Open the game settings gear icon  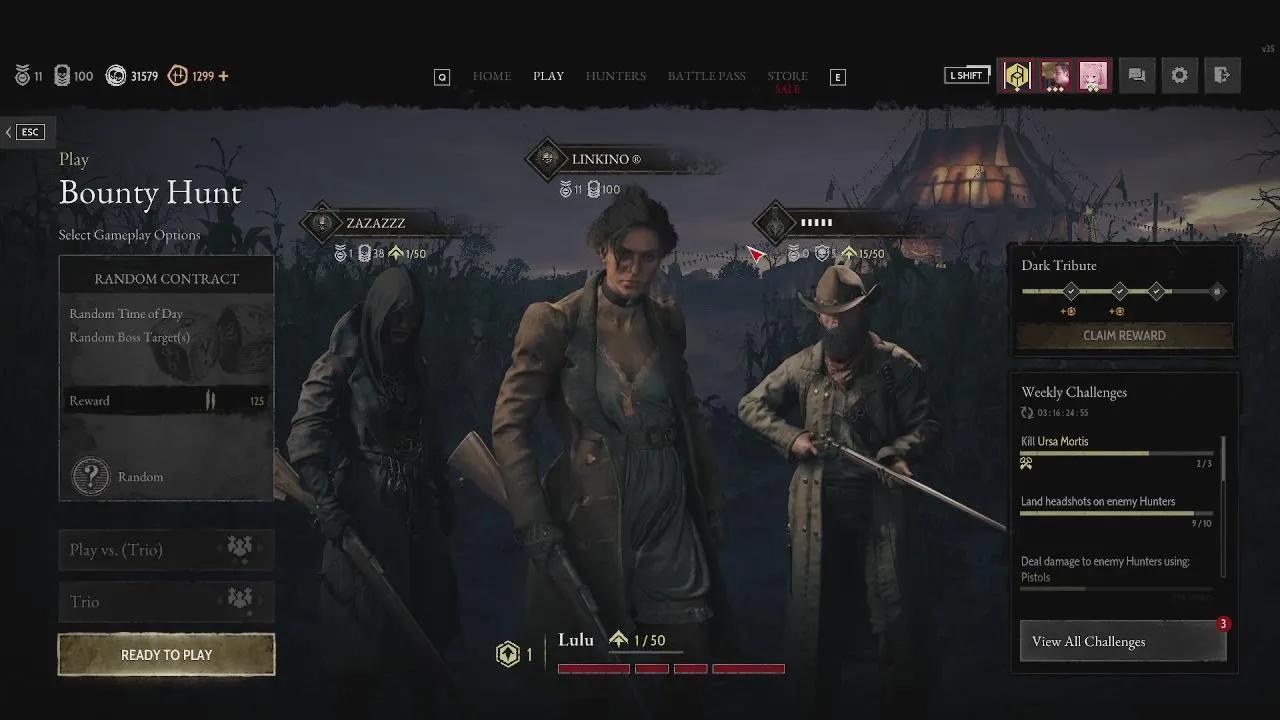click(x=1180, y=75)
